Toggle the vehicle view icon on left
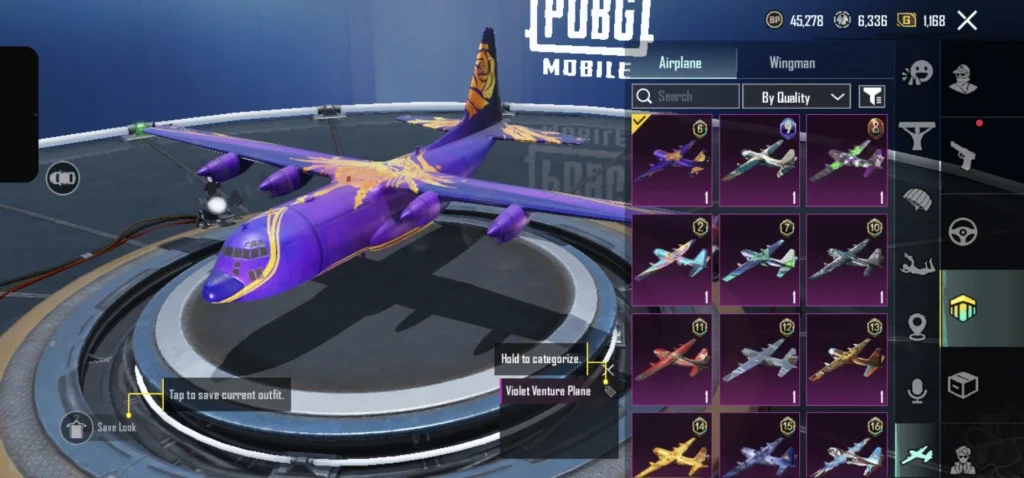Image resolution: width=1024 pixels, height=478 pixels. 63,178
